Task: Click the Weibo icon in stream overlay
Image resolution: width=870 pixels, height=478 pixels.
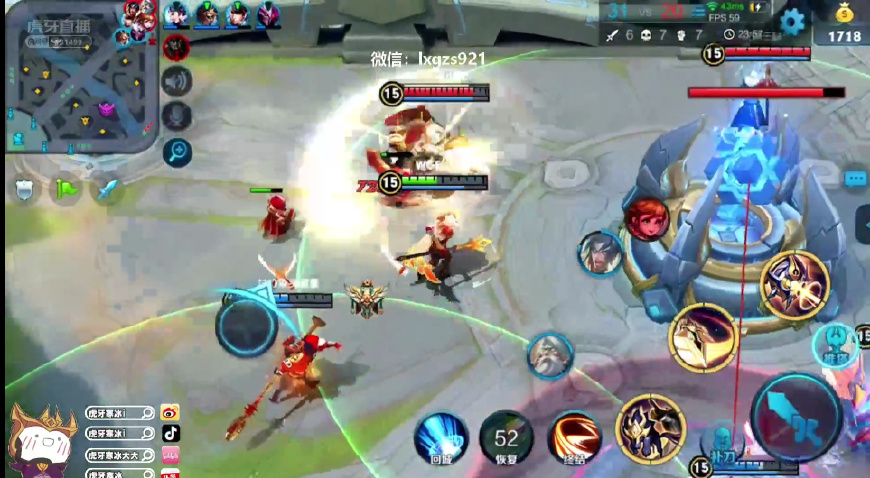Action: coord(170,412)
